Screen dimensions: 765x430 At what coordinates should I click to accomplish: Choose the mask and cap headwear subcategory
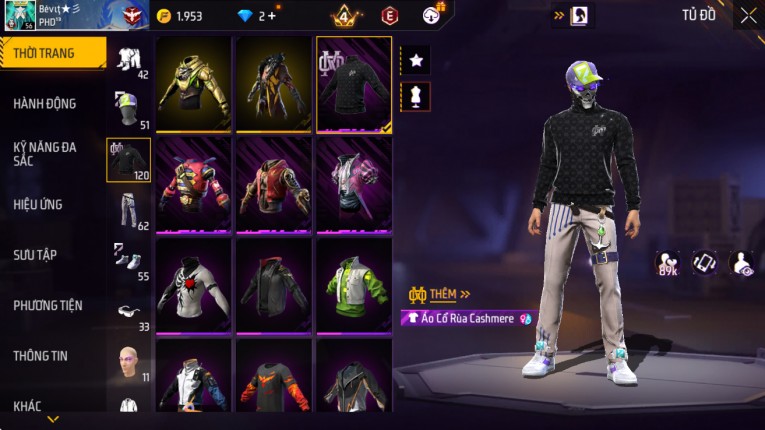click(129, 109)
